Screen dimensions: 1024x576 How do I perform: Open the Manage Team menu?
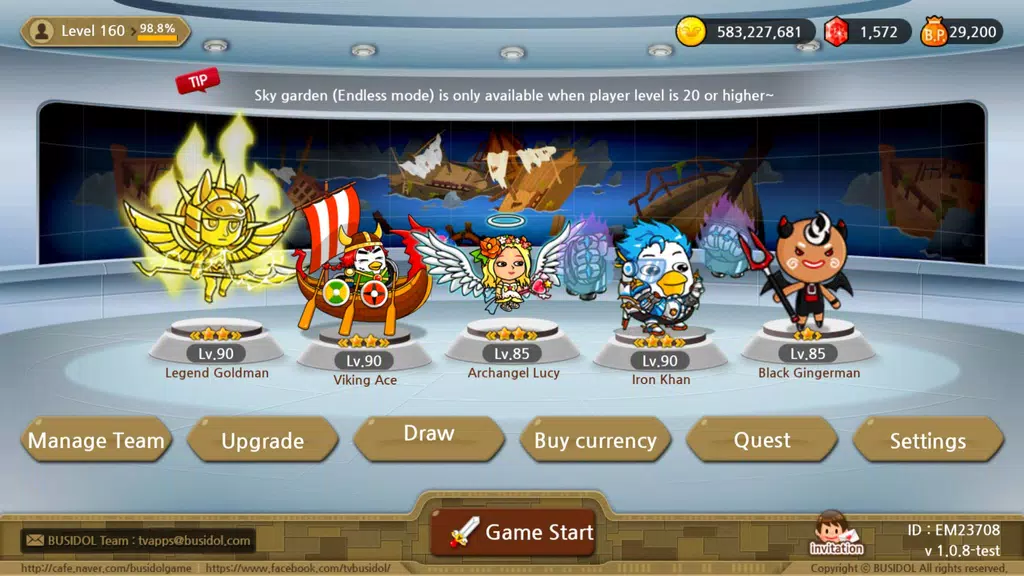96,440
